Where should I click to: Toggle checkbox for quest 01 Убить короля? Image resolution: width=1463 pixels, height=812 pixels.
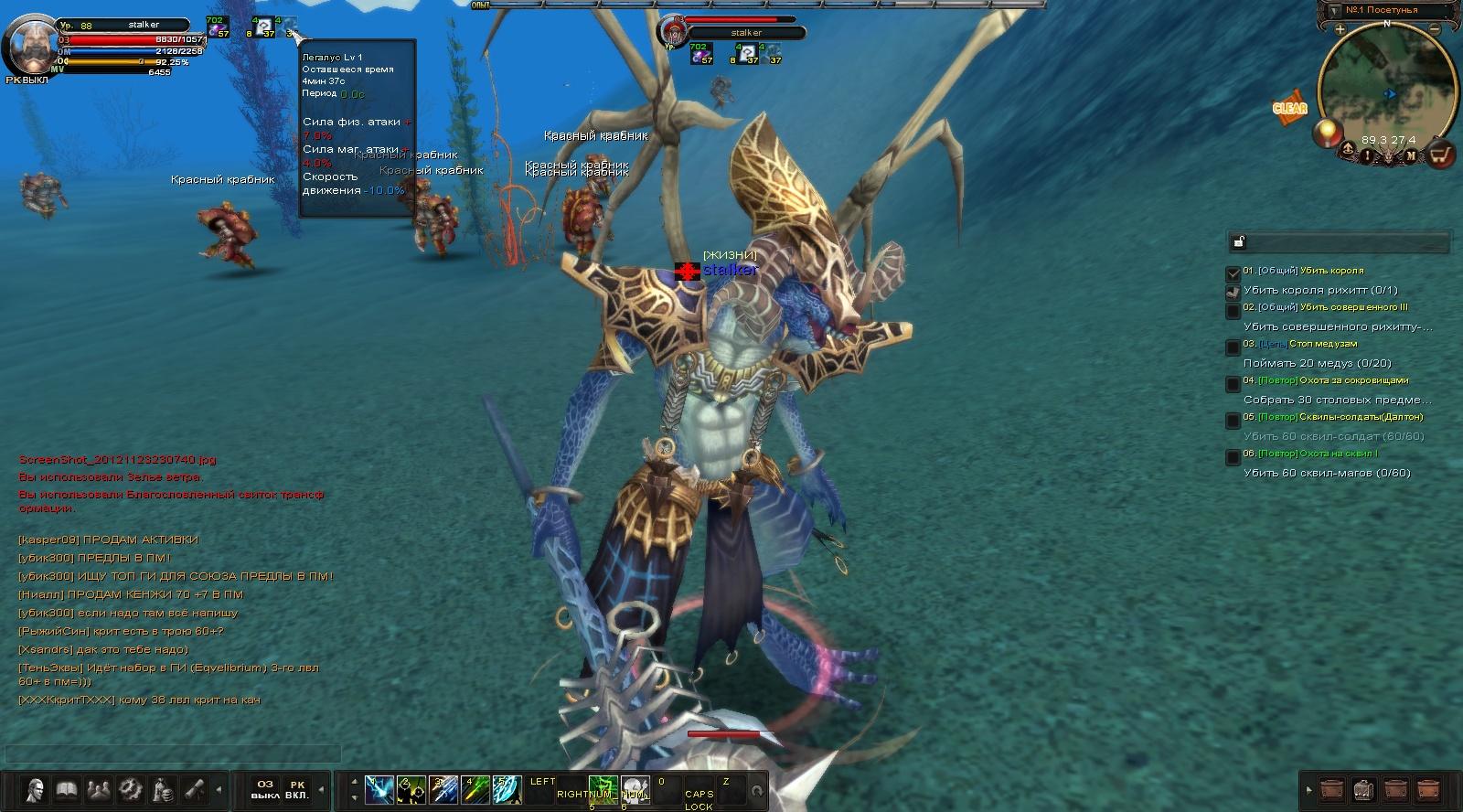(x=1233, y=272)
